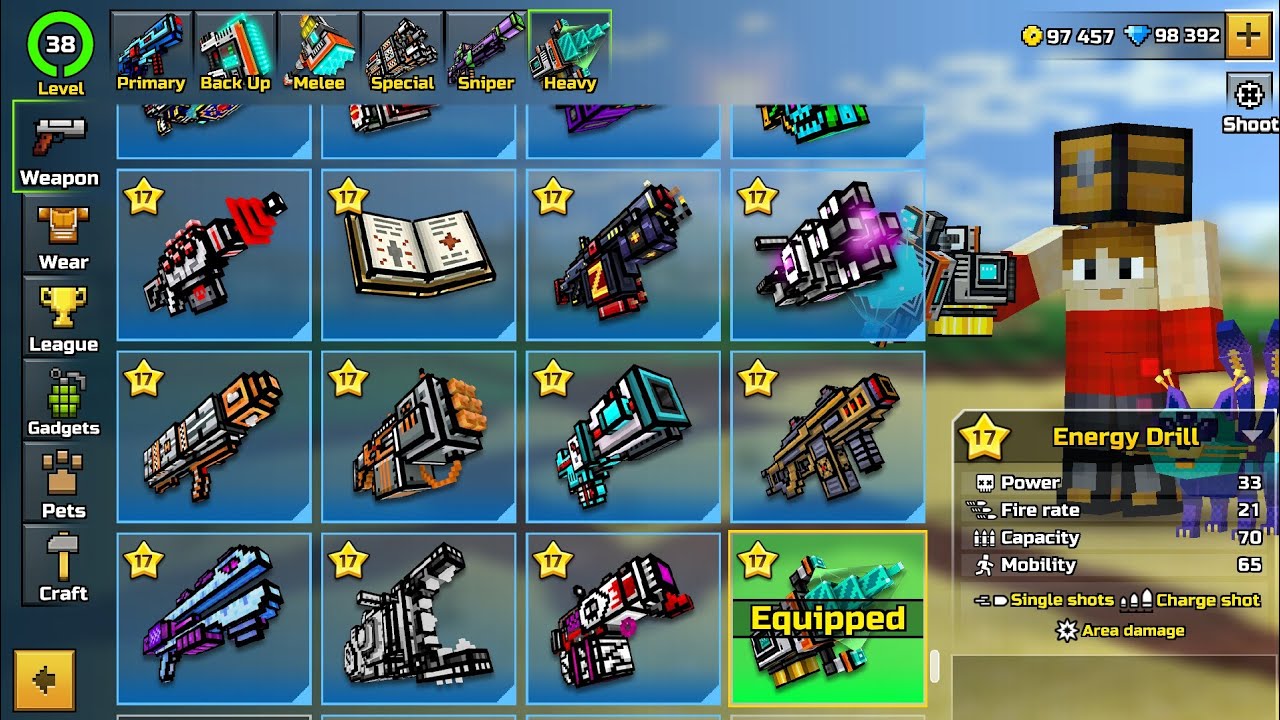Image resolution: width=1280 pixels, height=720 pixels.
Task: Switch to the Back Up weapons tab
Action: [234, 45]
